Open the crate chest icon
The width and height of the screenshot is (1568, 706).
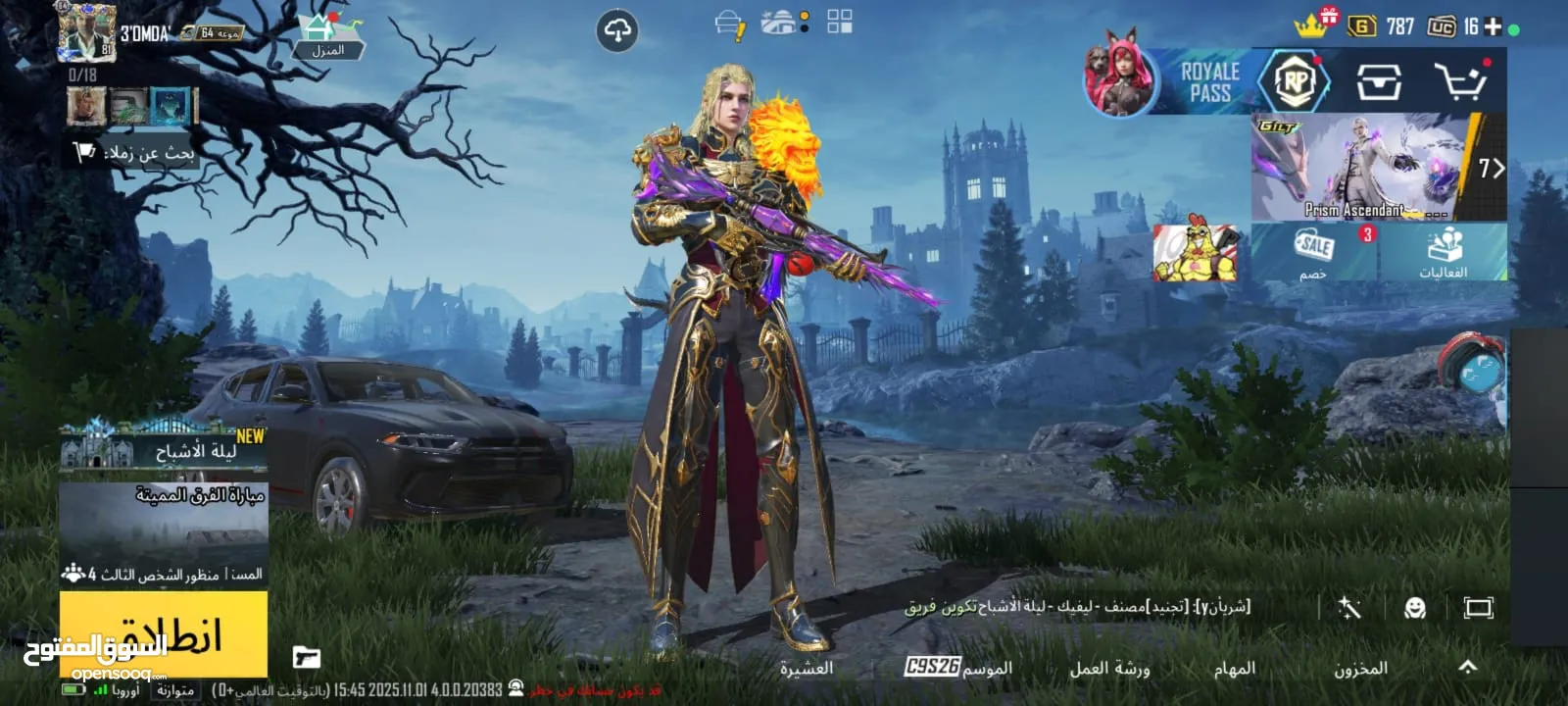[1378, 82]
